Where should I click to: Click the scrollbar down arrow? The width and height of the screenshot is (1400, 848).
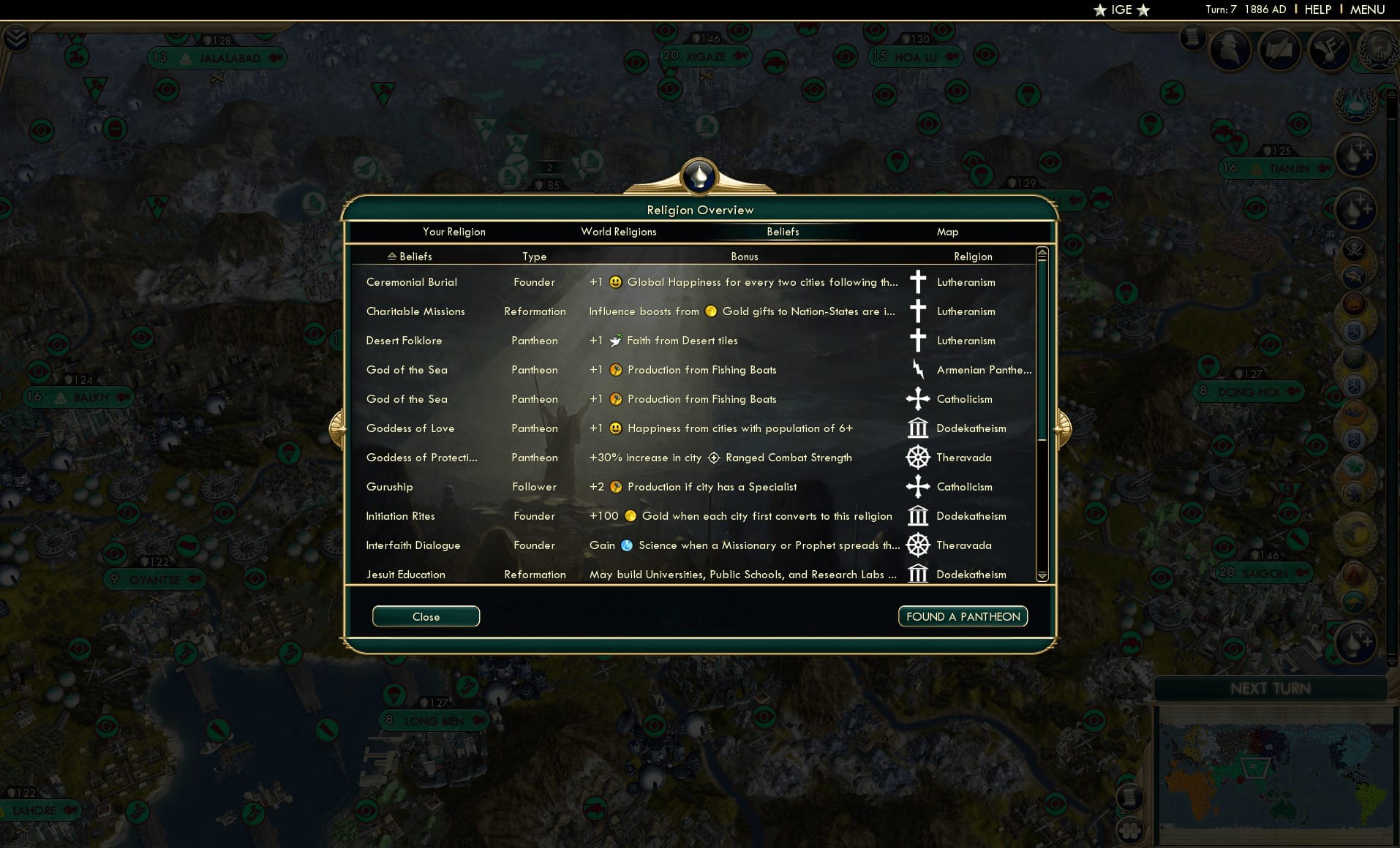(1042, 577)
